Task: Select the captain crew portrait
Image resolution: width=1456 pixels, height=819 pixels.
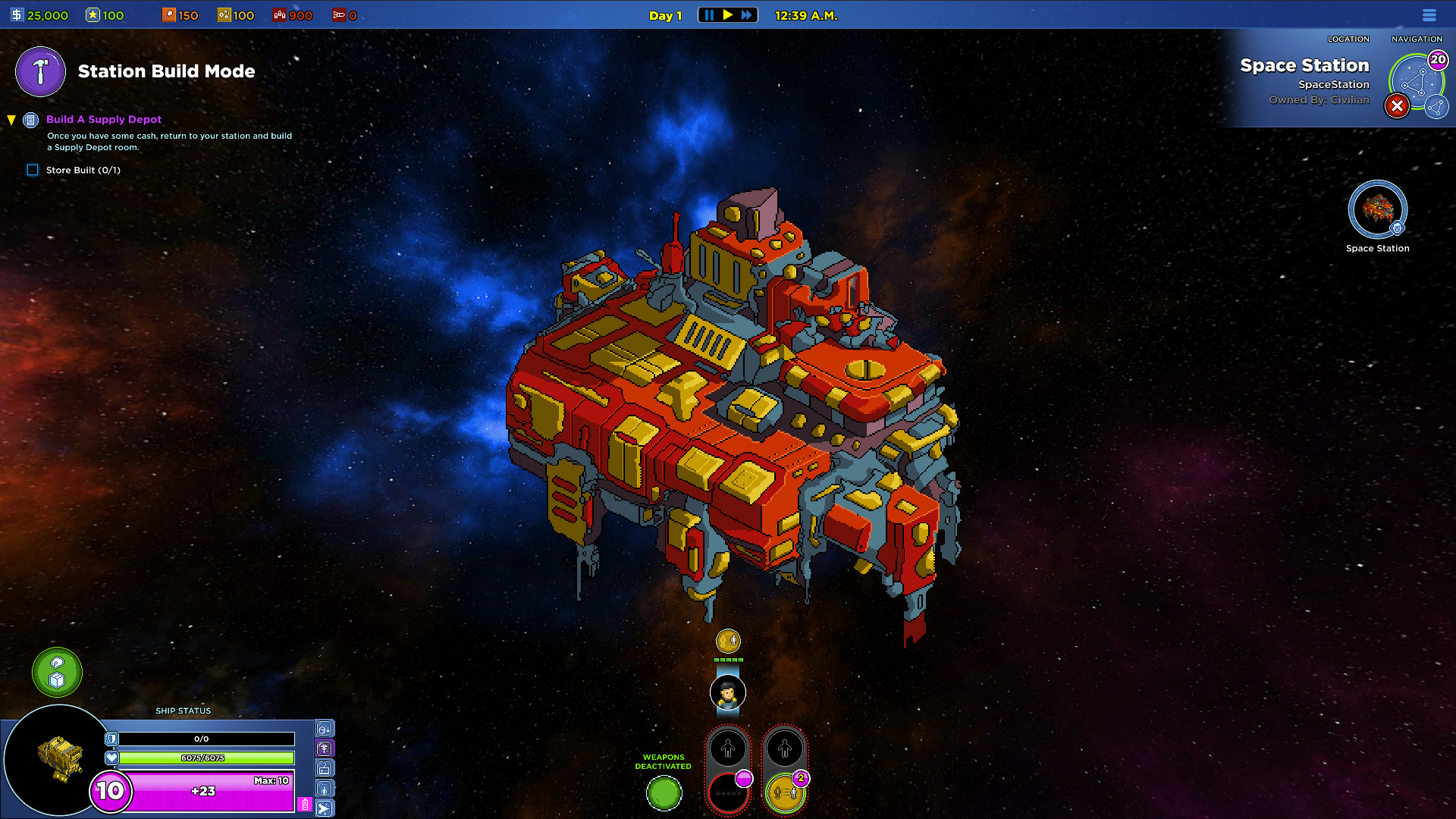Action: coord(728,693)
